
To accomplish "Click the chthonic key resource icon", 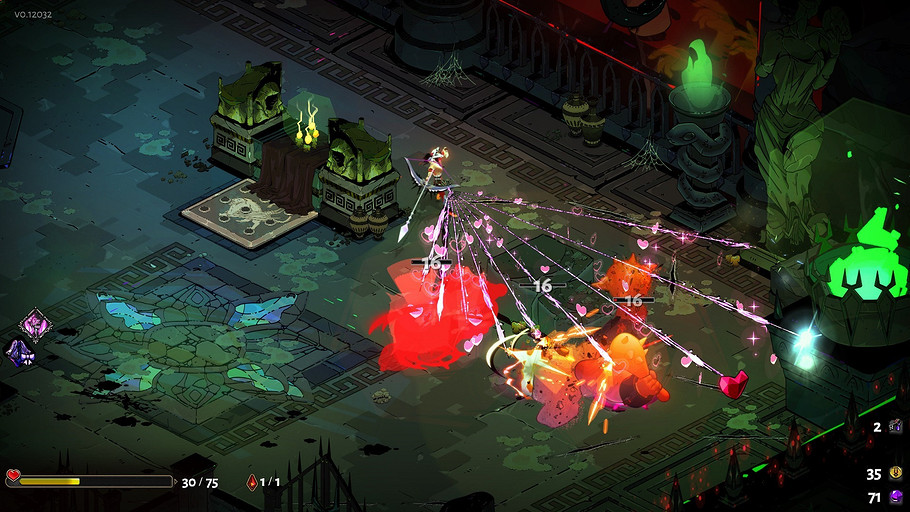I will pyautogui.click(x=896, y=427).
